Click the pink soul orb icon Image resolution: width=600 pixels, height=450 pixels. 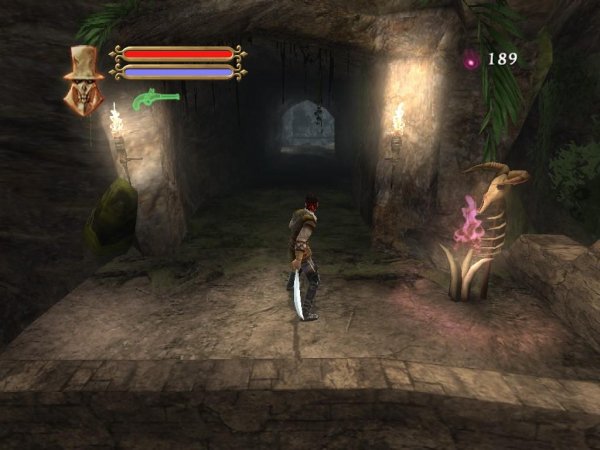470,60
